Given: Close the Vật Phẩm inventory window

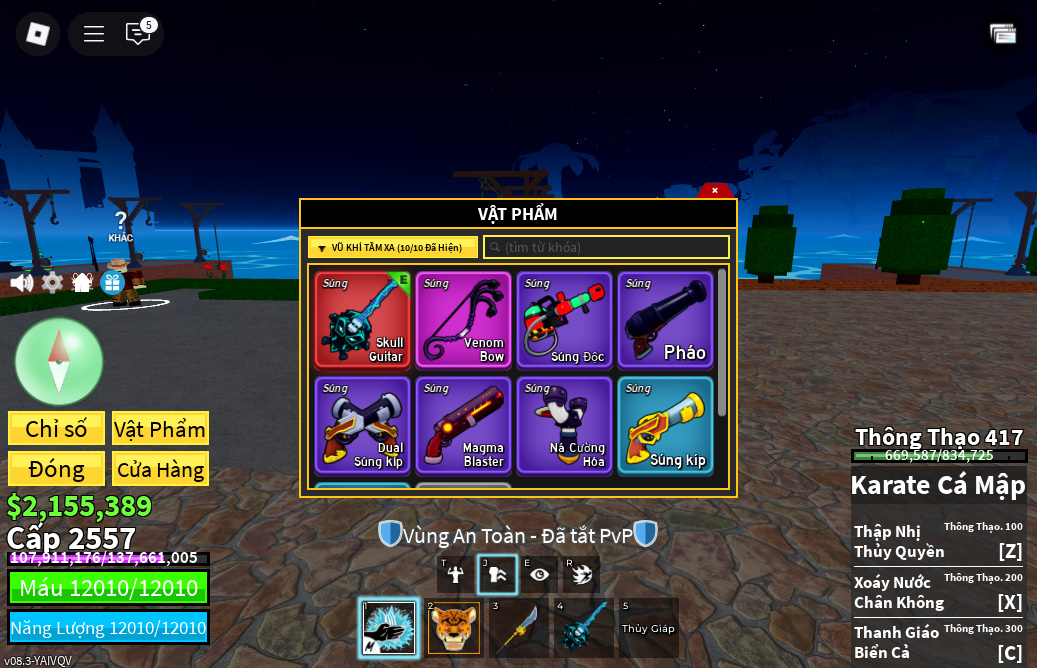Looking at the screenshot, I should click(714, 190).
